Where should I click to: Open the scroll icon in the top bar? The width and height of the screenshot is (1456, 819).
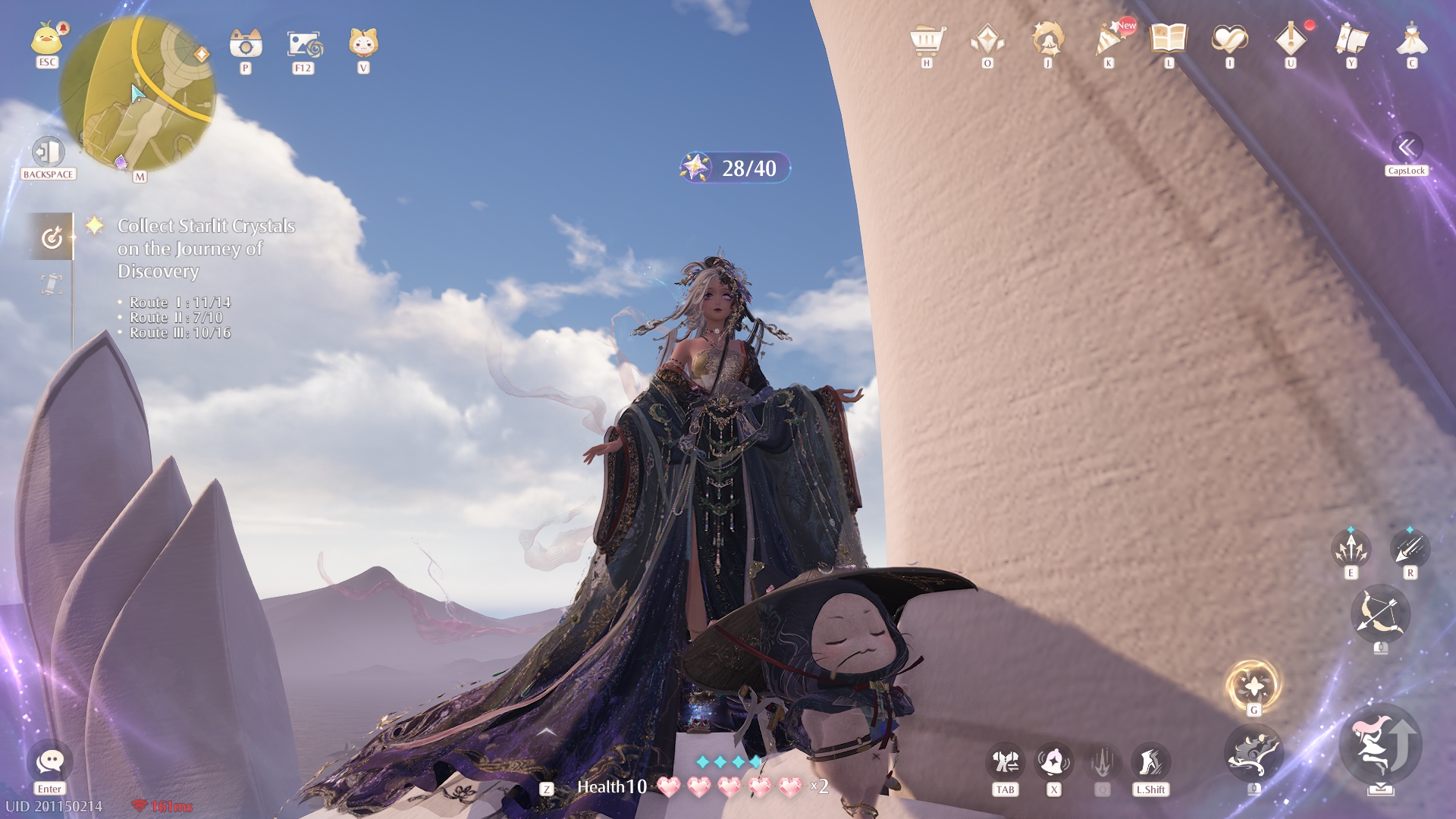coord(1351,39)
